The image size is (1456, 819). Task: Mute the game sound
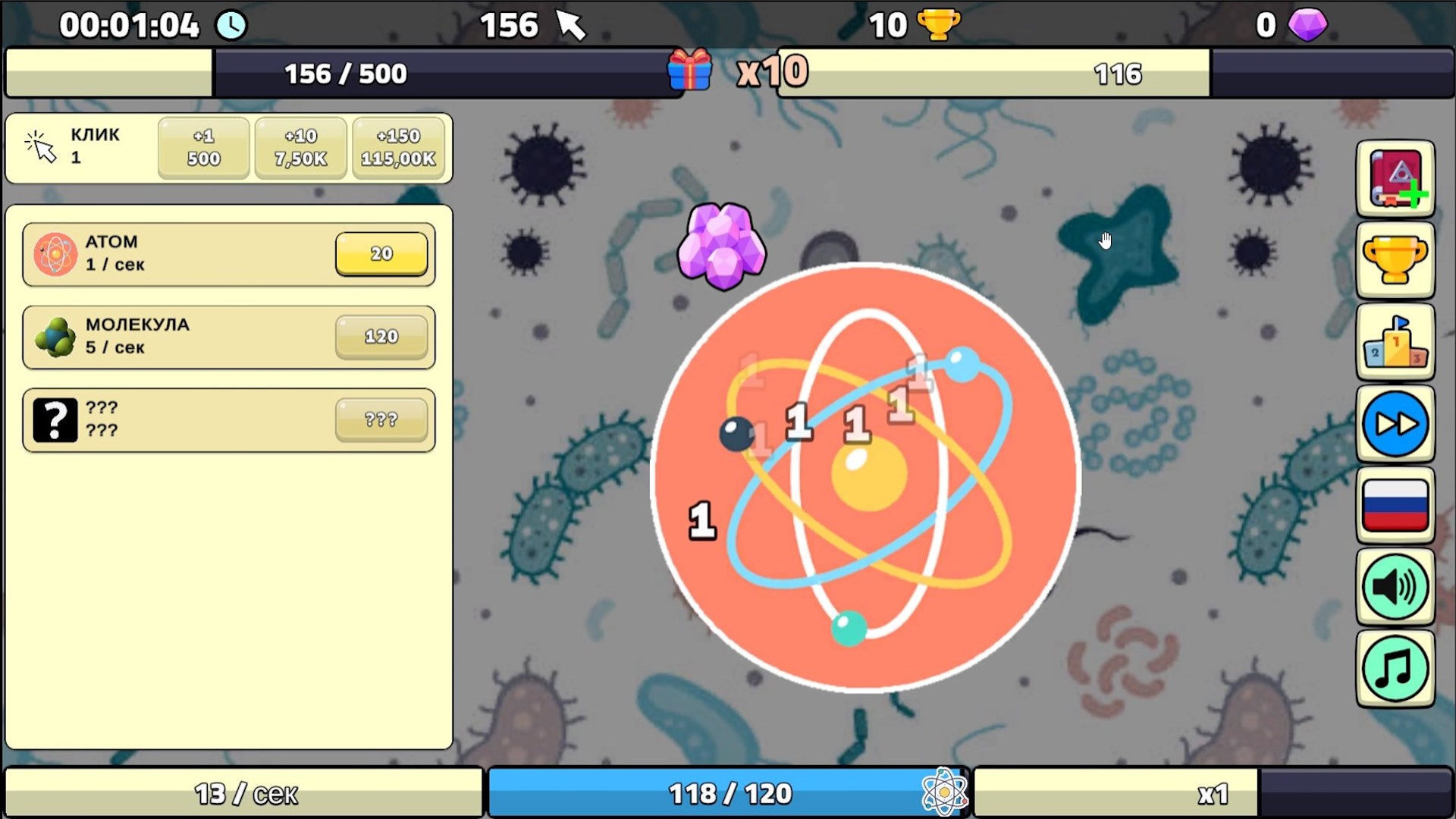[x=1396, y=585]
